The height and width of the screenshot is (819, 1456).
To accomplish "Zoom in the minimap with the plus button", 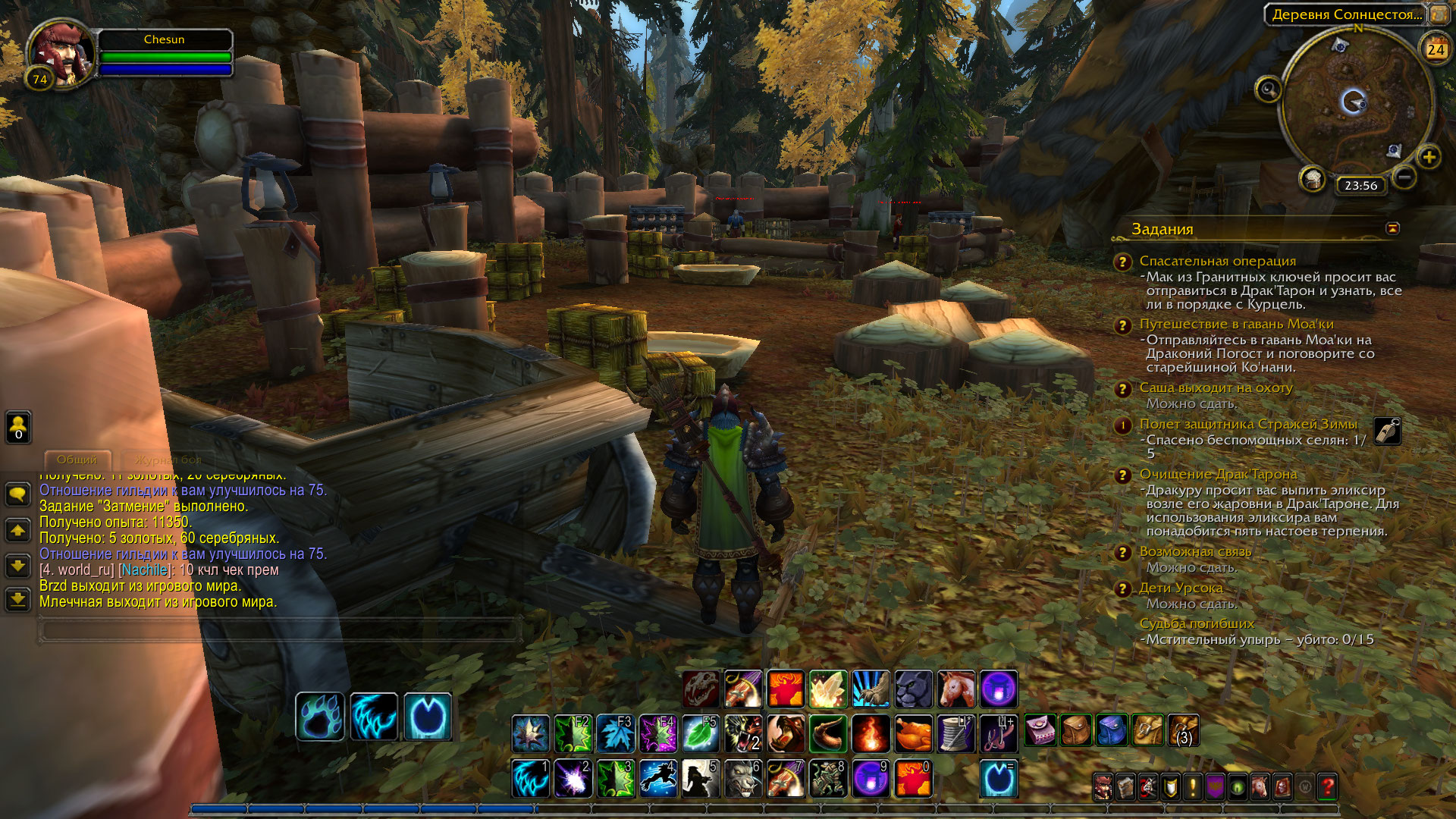I will 1429,158.
